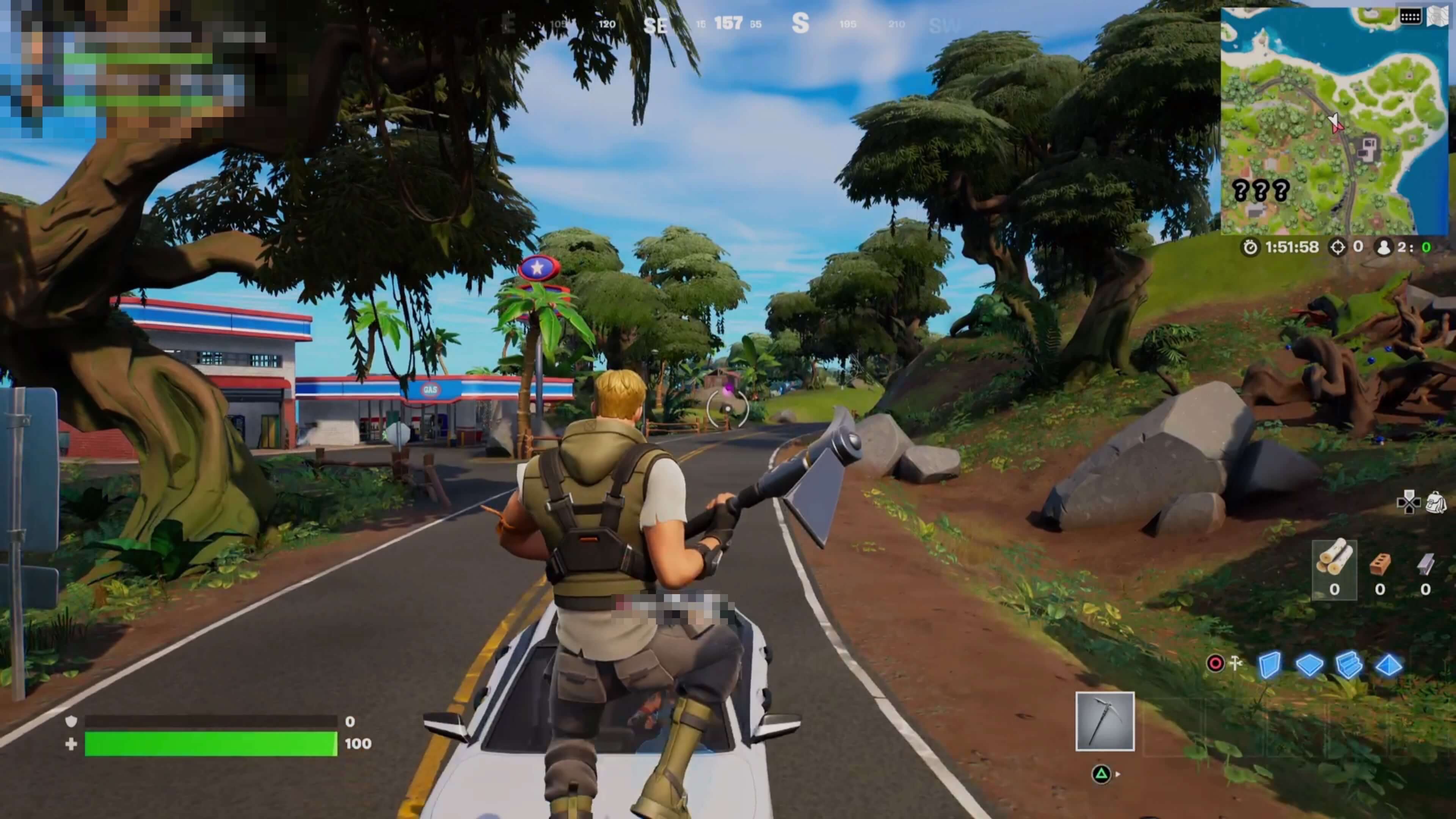This screenshot has height=819, width=1456.
Task: Select the pickaxe hotbar slot
Action: [x=1105, y=721]
